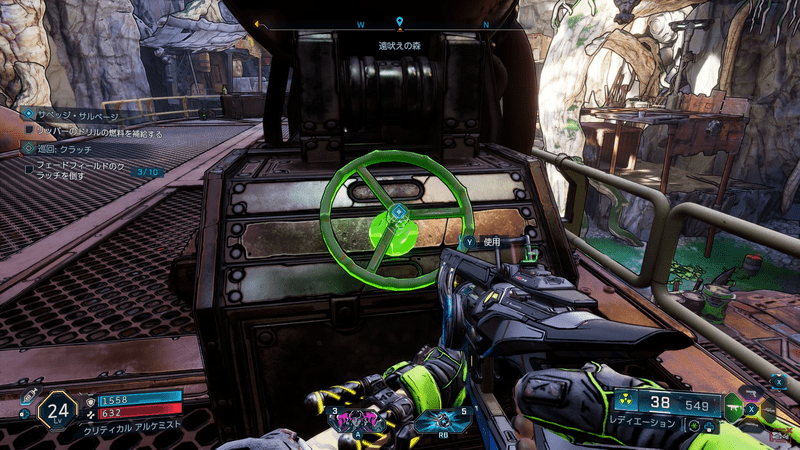Activate the blue ordnance ability icon
800x450 pixels.
point(430,420)
